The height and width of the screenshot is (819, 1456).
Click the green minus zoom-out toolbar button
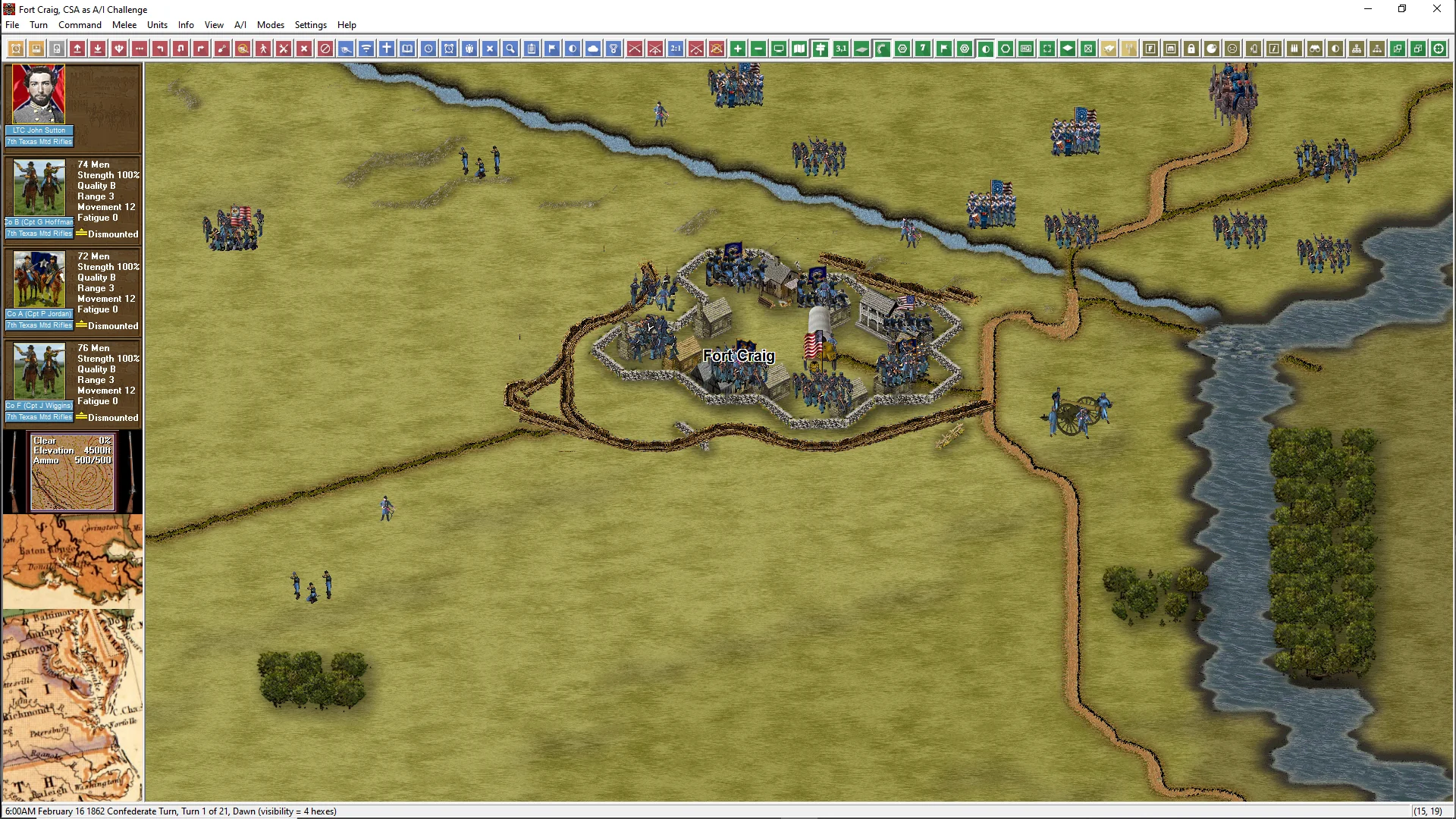click(758, 49)
